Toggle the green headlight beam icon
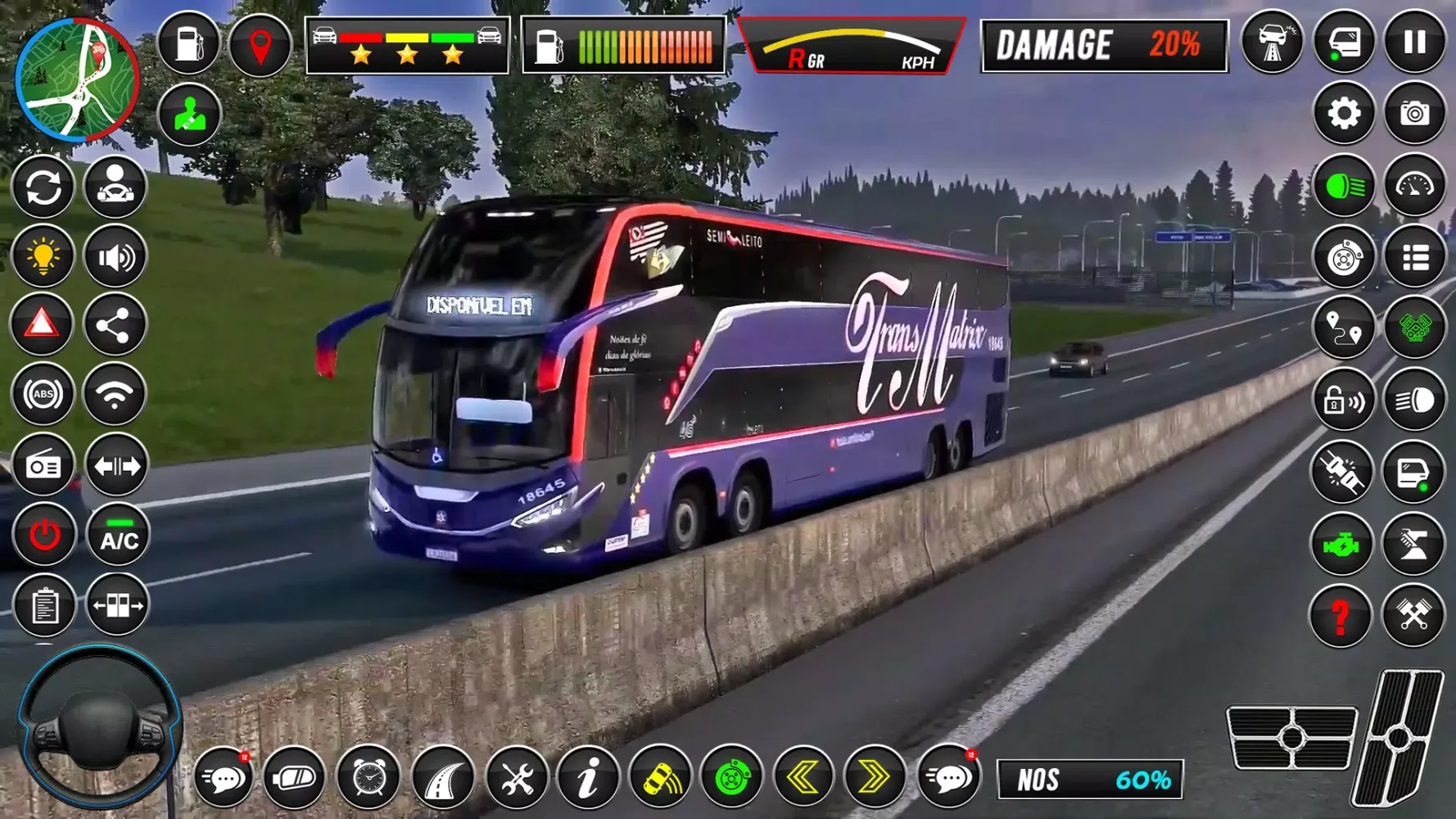The image size is (1456, 819). 1343,187
